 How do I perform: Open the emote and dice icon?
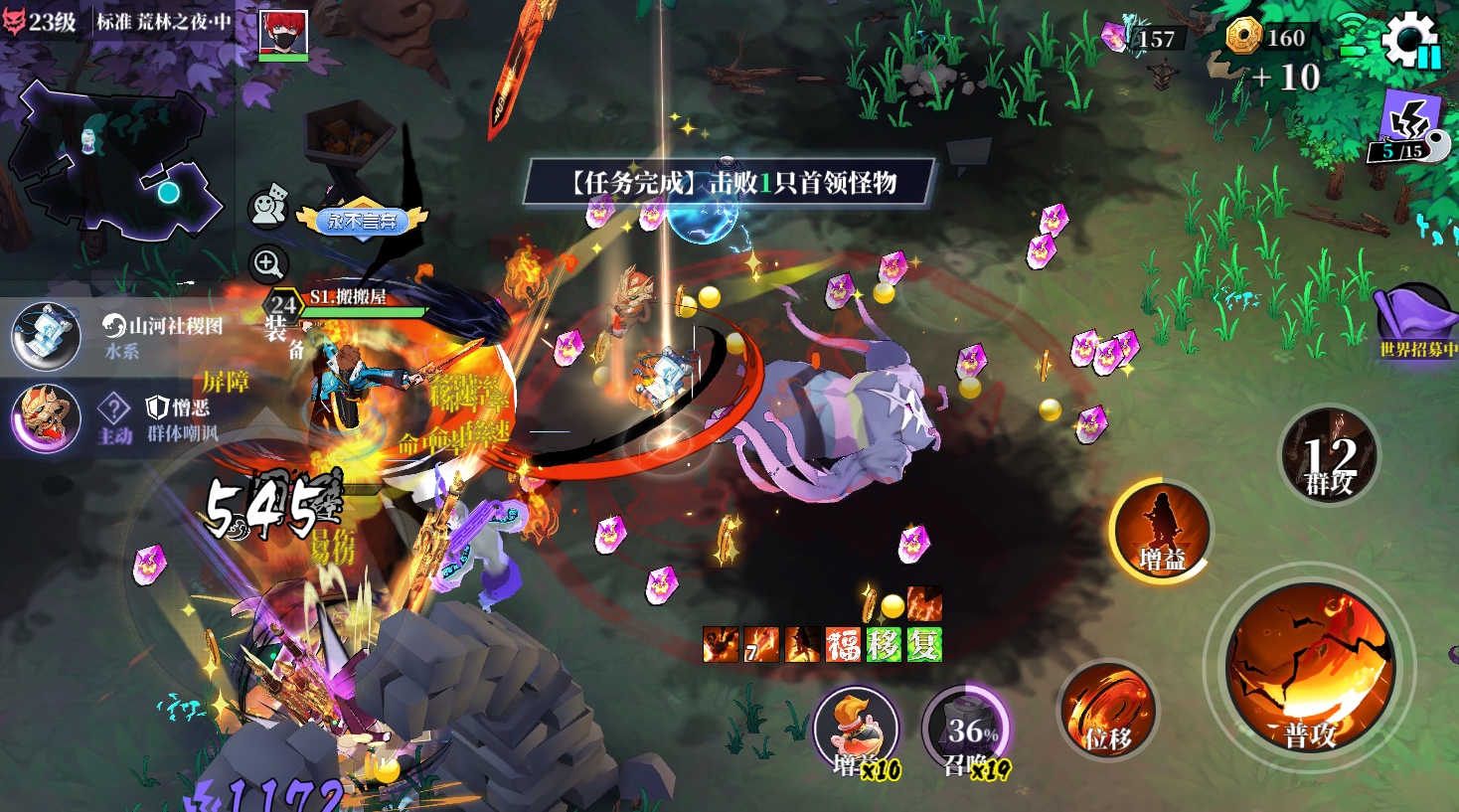[x=267, y=207]
